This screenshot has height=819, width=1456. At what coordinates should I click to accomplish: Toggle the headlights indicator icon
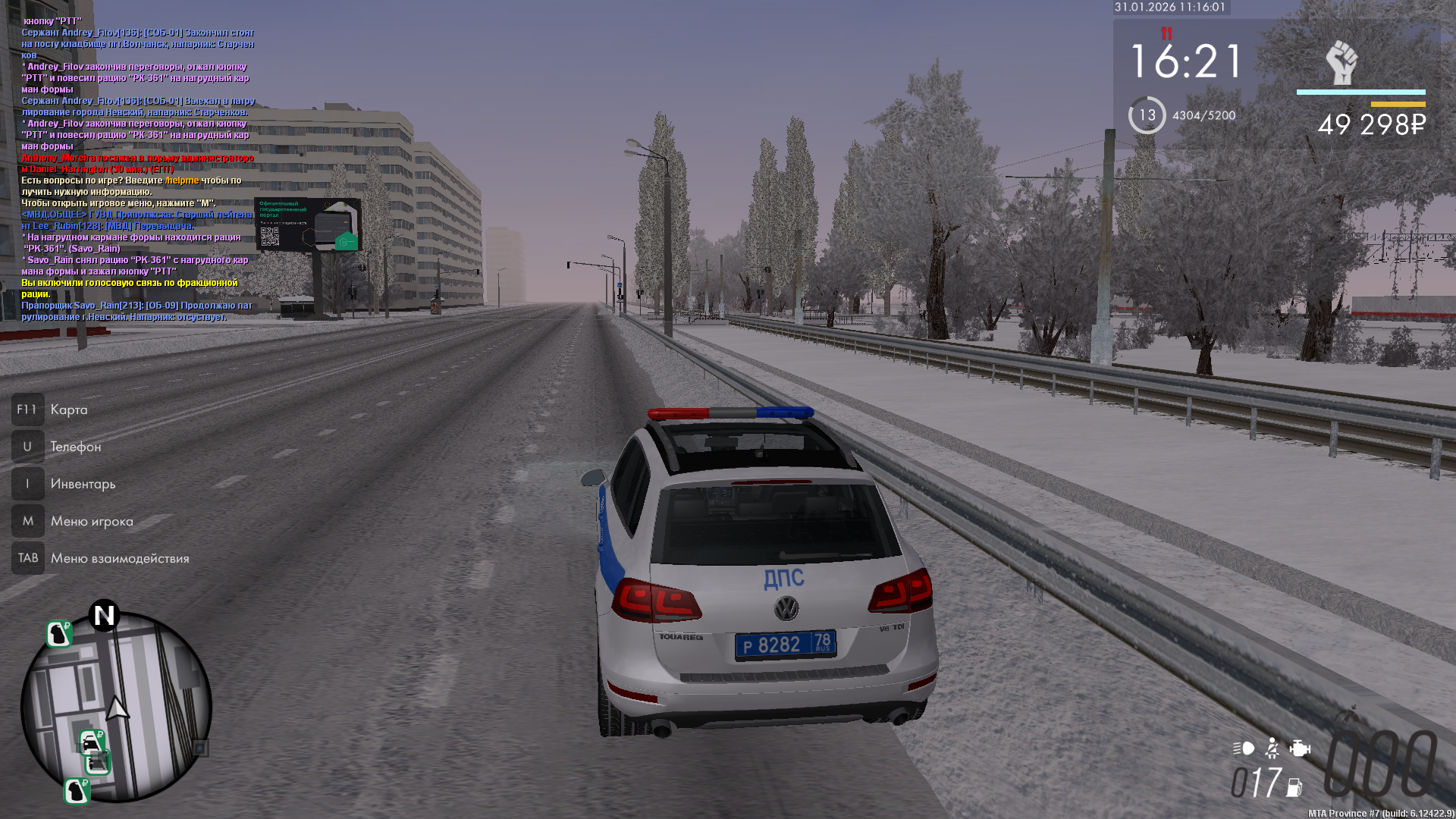tap(1244, 748)
